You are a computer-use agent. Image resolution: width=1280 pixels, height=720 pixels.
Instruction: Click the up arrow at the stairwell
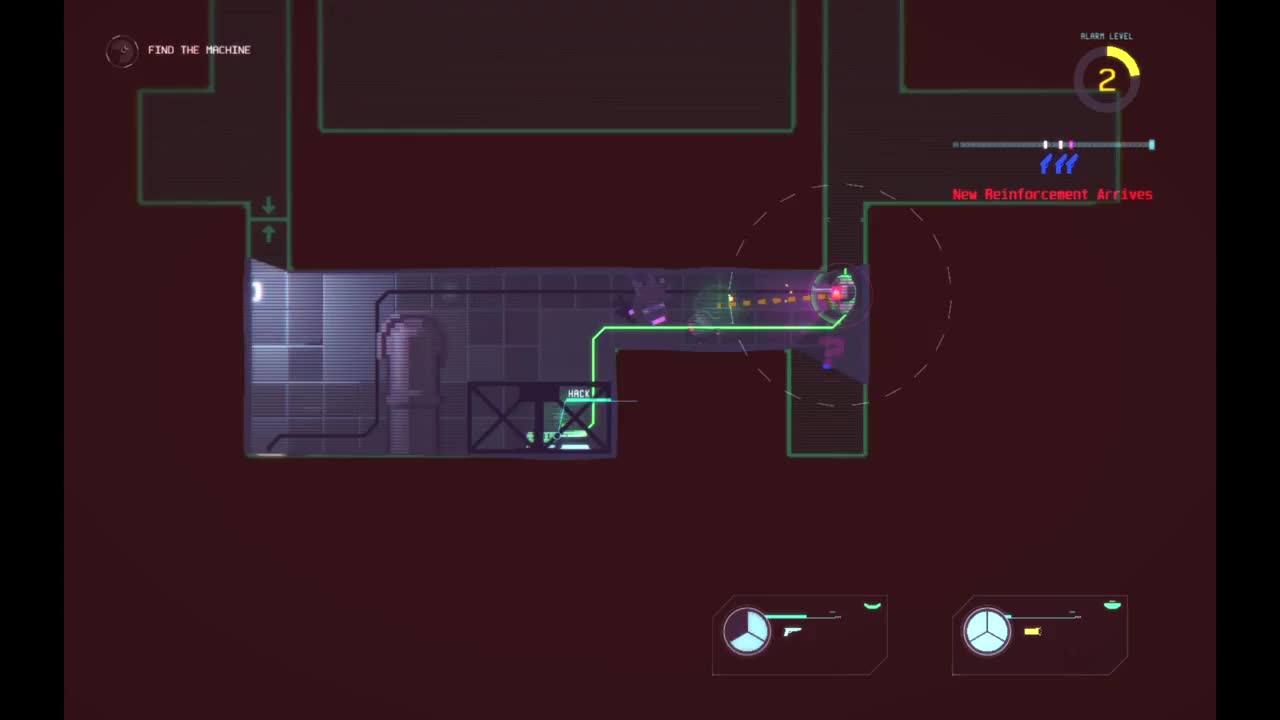tap(268, 233)
